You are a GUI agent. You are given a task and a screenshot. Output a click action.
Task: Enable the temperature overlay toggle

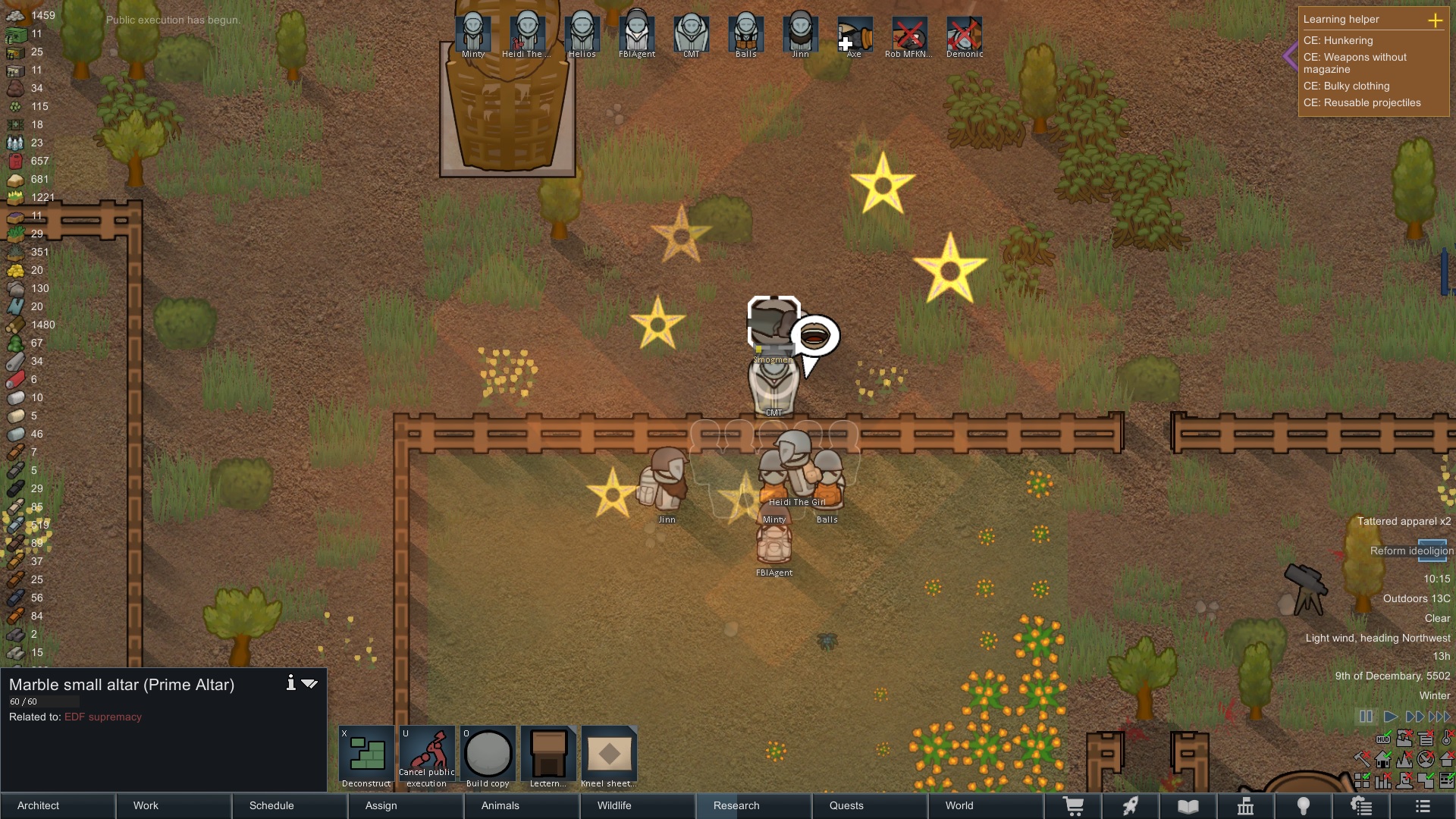click(1447, 739)
